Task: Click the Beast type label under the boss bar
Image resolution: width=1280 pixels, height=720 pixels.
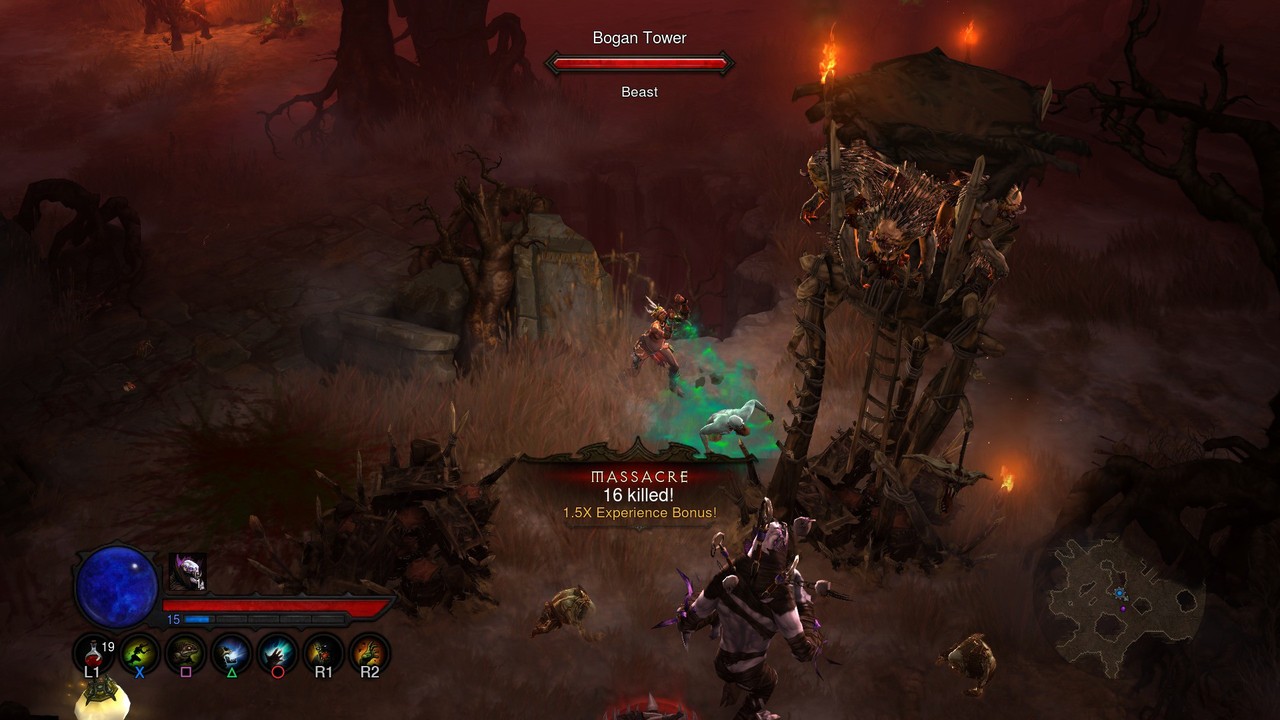Action: tap(639, 91)
